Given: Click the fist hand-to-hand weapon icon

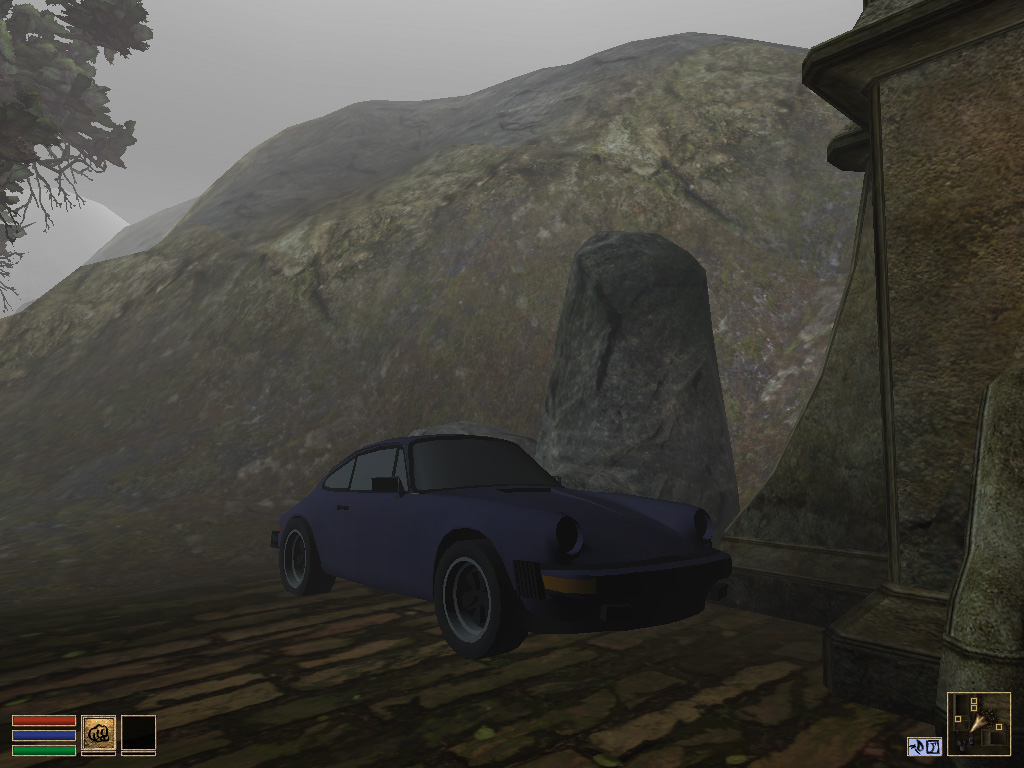Looking at the screenshot, I should [x=98, y=734].
